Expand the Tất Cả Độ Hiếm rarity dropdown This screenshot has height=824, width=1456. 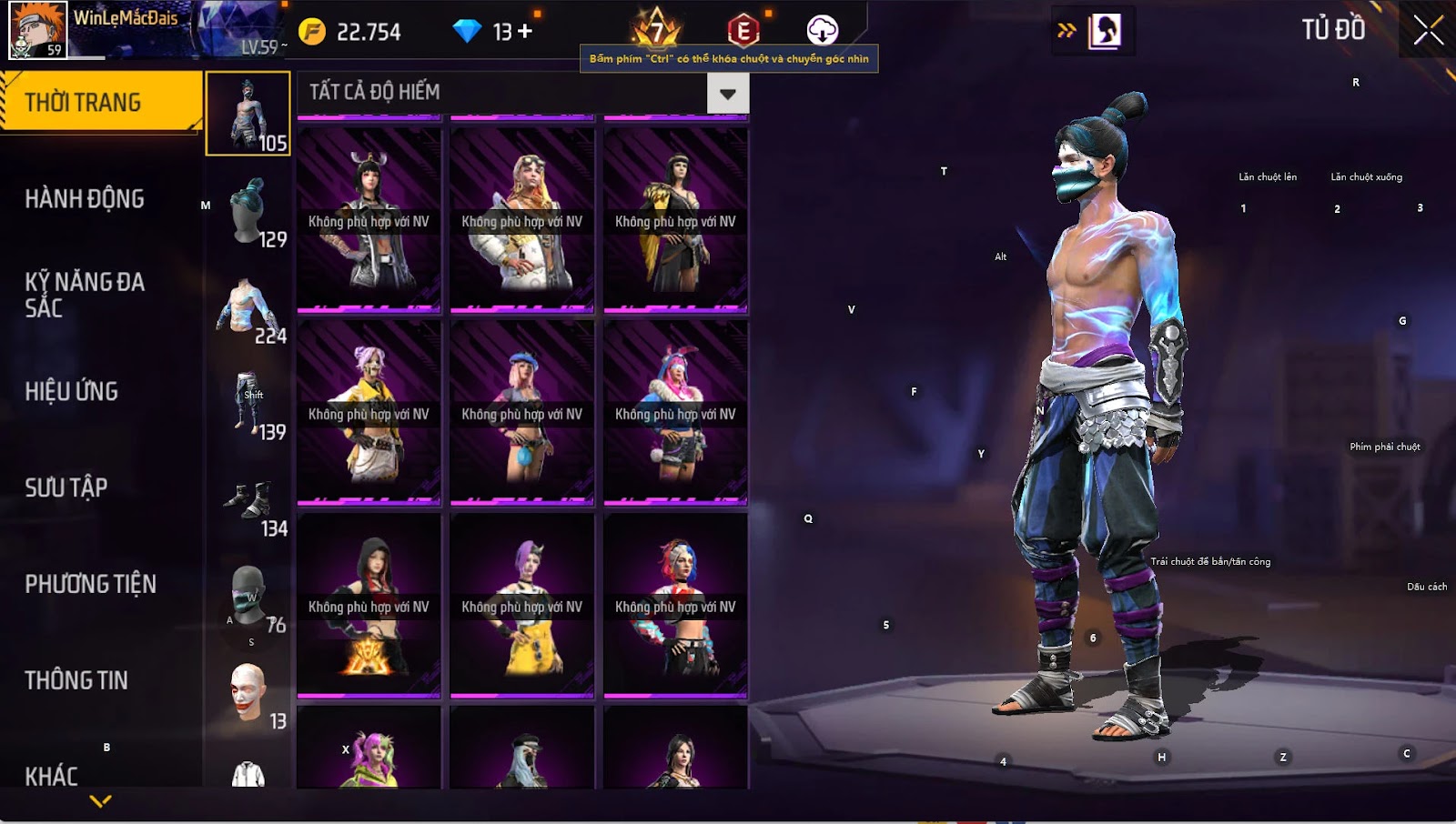(727, 93)
